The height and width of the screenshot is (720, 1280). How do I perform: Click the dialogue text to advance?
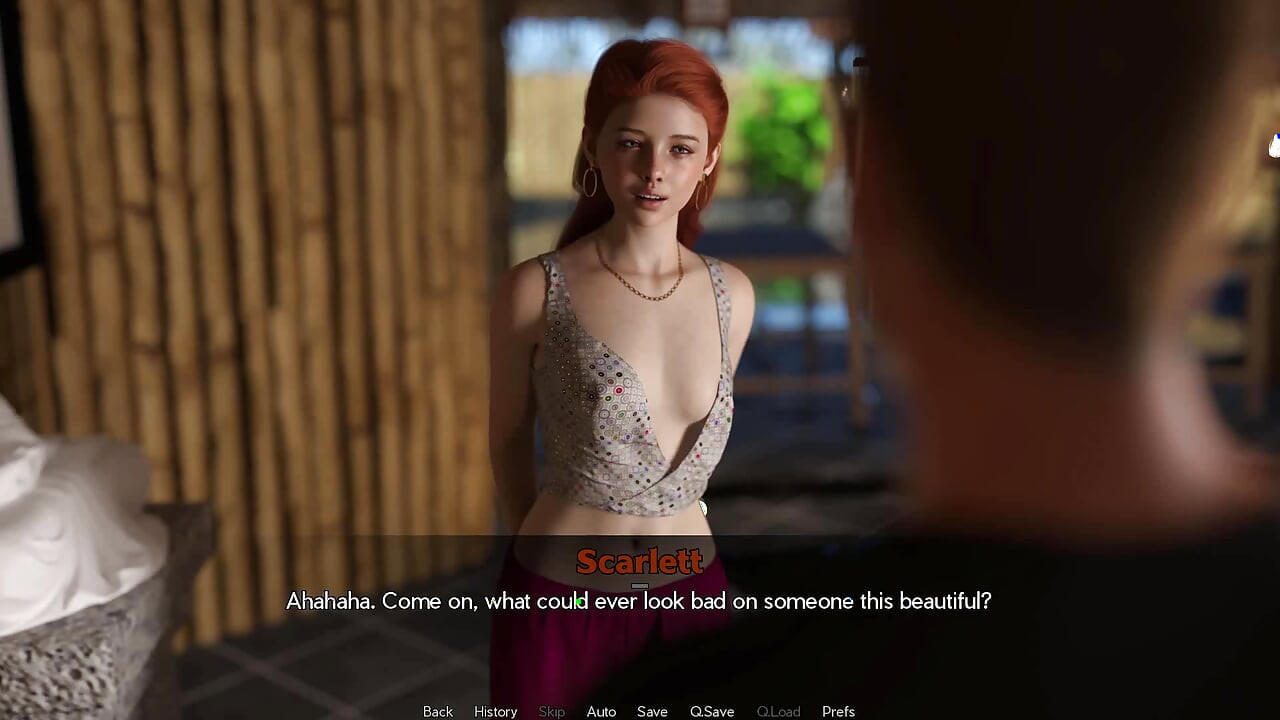pos(640,601)
